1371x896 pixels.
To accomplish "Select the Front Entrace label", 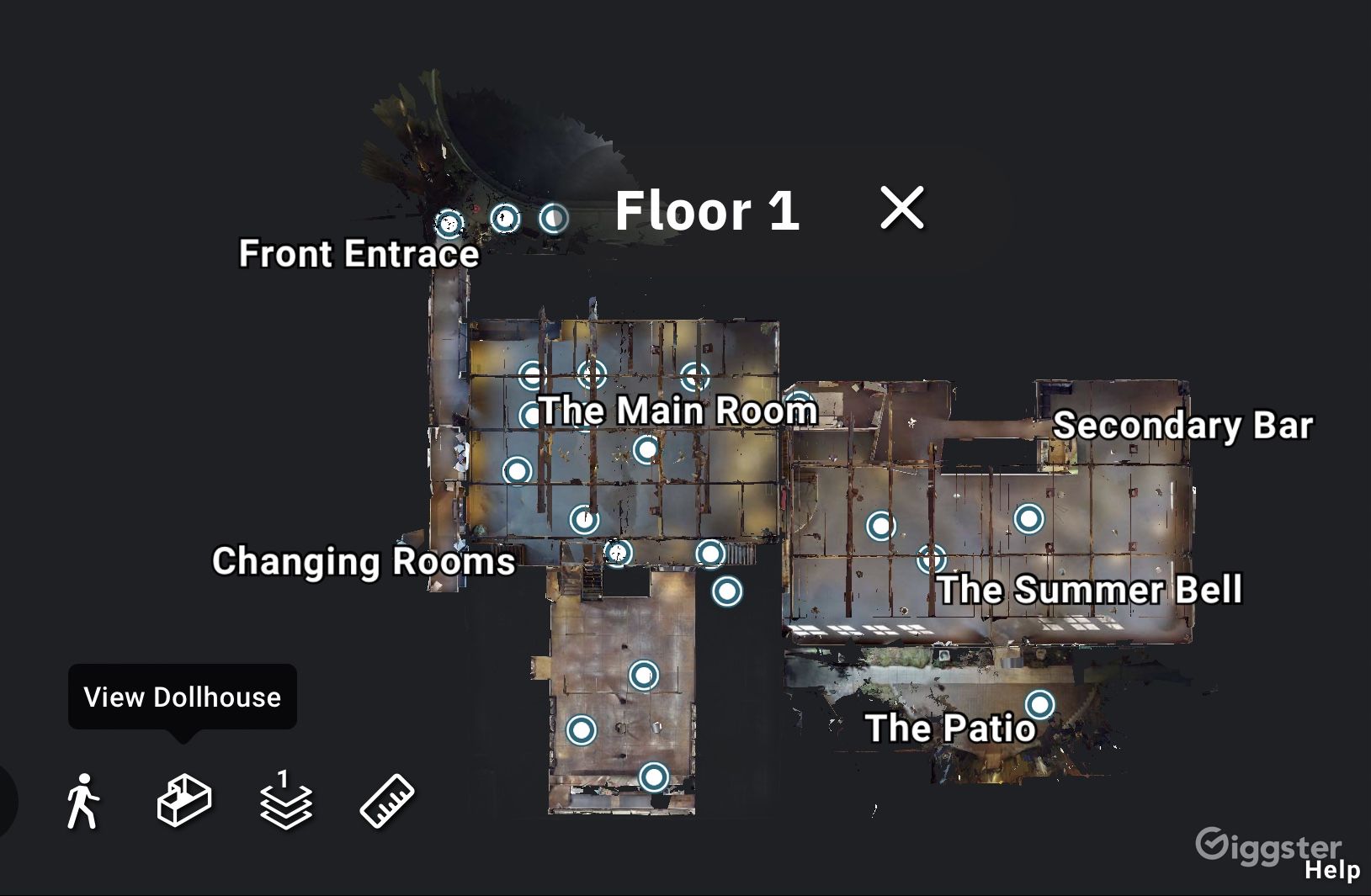I will (x=359, y=253).
